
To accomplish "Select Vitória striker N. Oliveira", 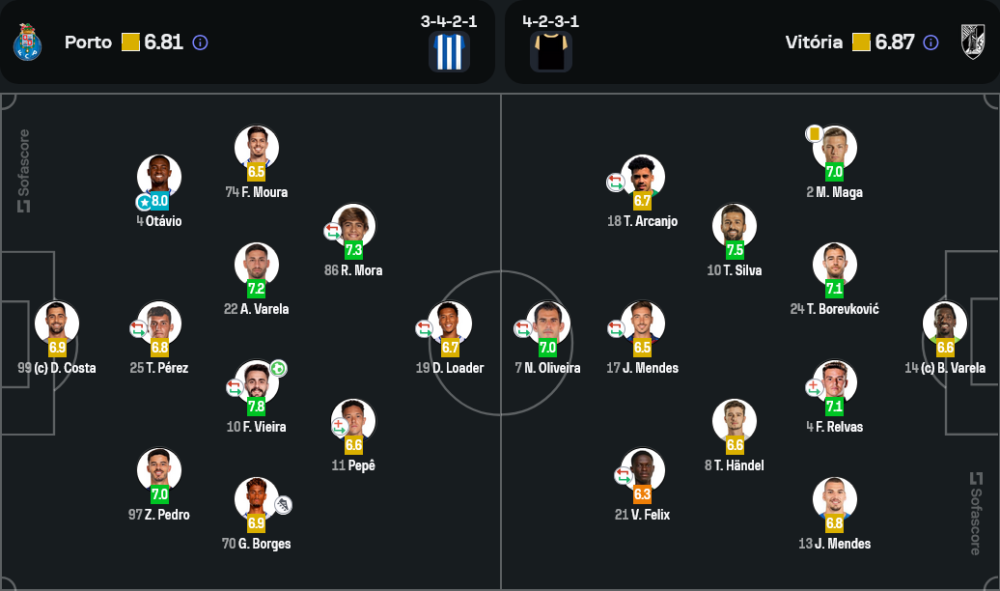I will tap(548, 324).
